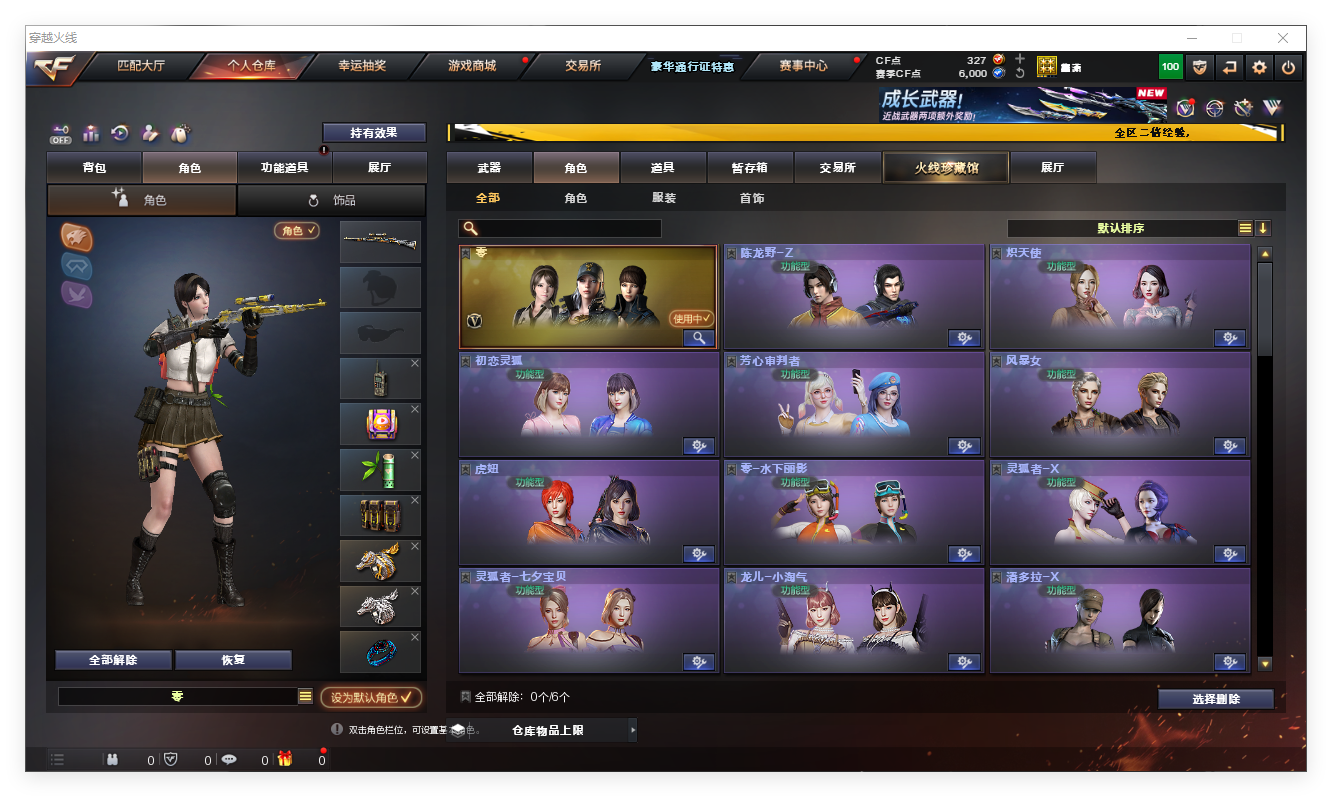Click the power/exit icon at top right
This screenshot has height=797, width=1332.
(1289, 66)
